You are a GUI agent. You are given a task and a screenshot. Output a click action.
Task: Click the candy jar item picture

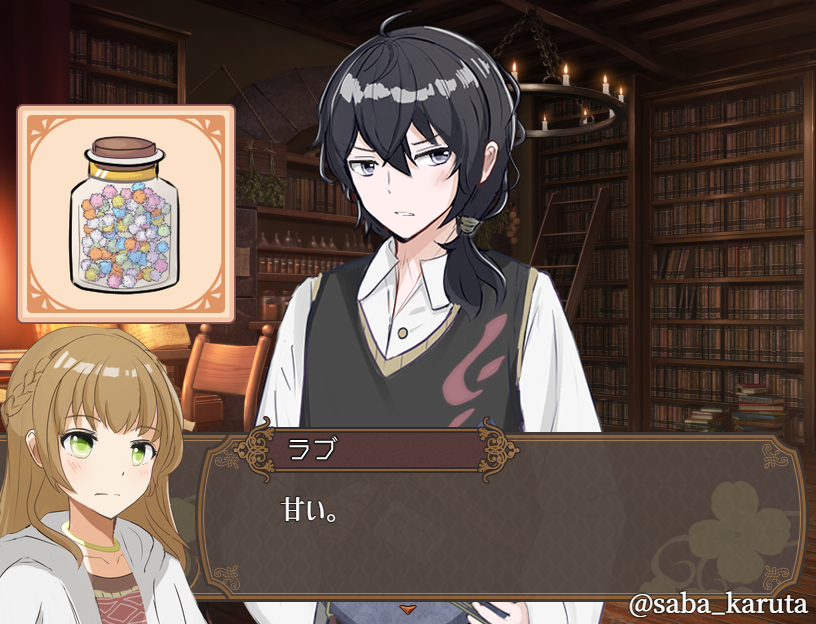point(126,213)
